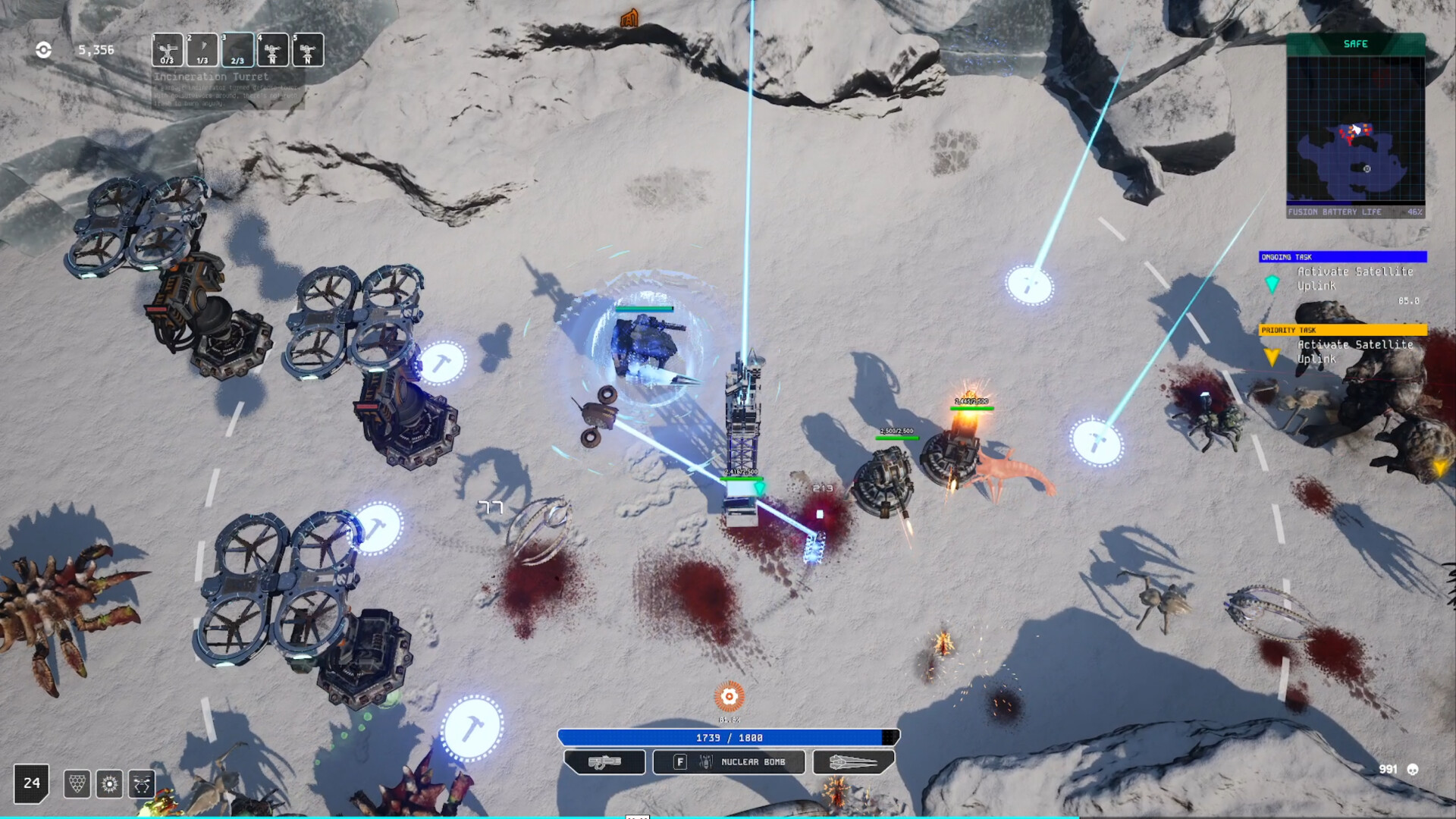Expand the PRIORITY TASK entry

1342,331
